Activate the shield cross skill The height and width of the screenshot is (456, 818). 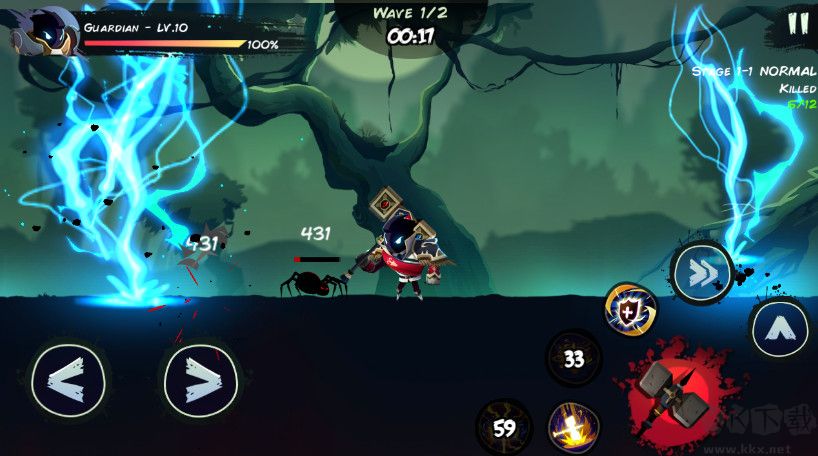tap(631, 309)
